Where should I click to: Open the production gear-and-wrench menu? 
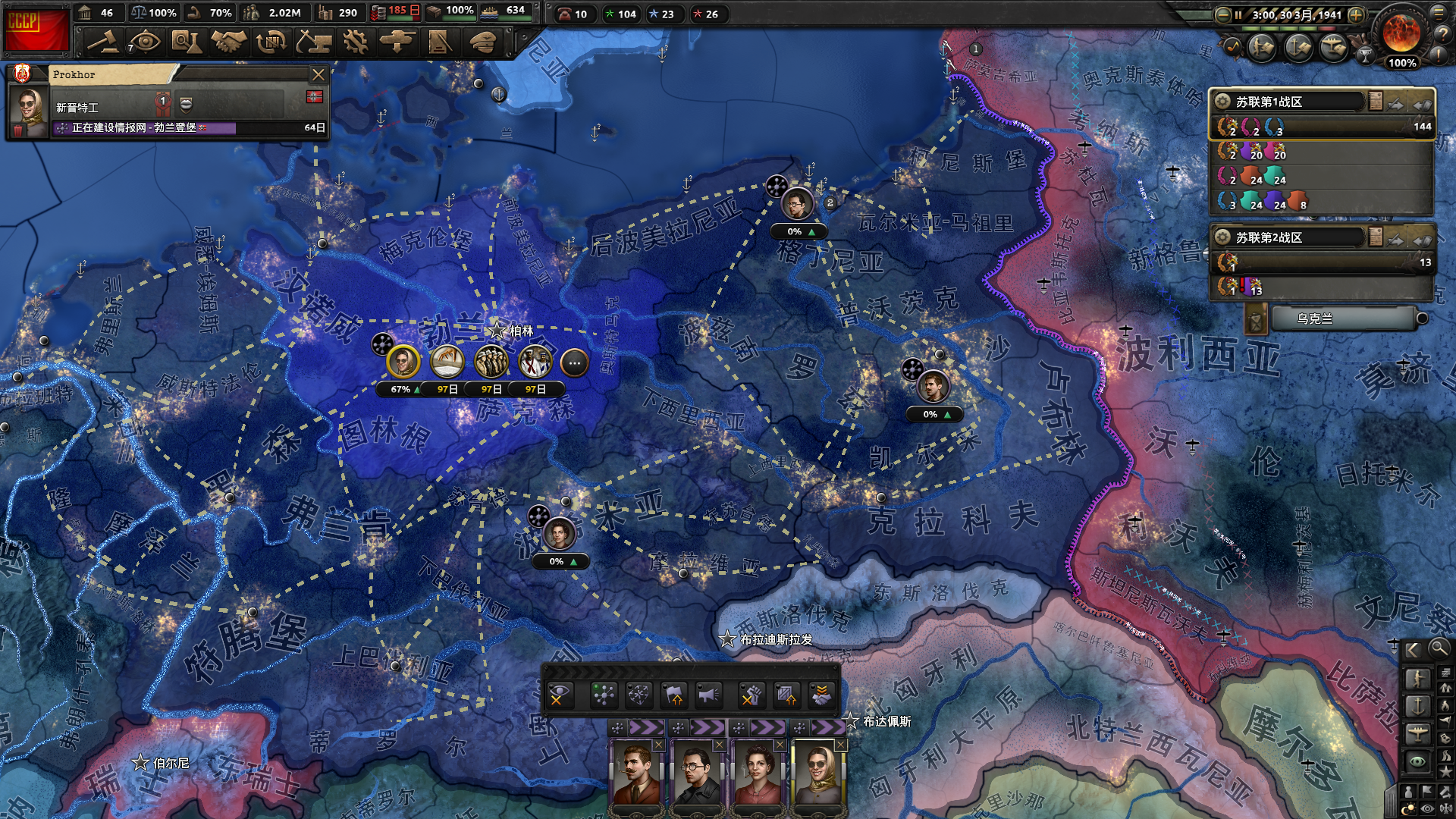[x=355, y=42]
